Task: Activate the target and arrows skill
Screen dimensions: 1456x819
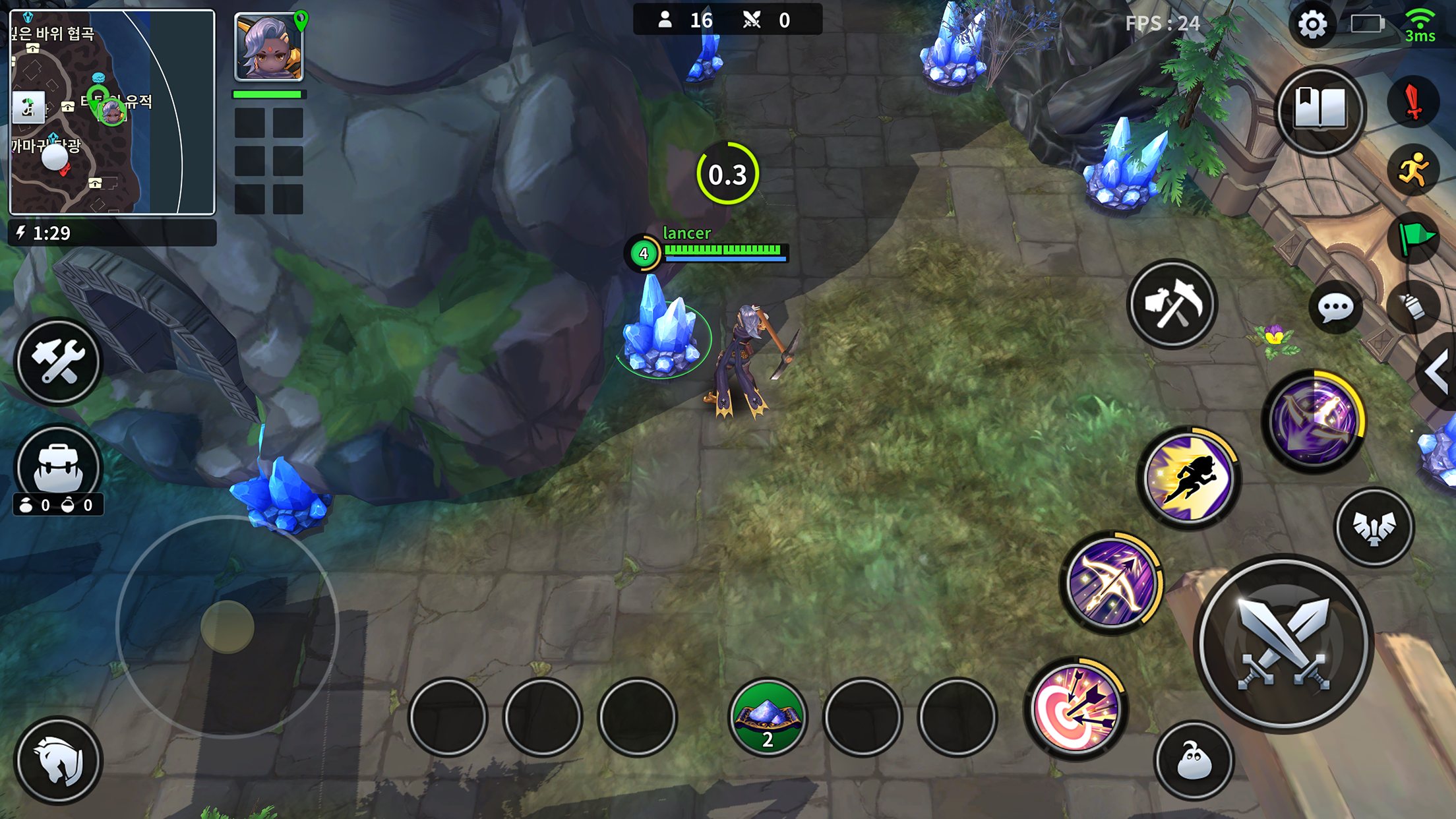Action: pos(1076,709)
